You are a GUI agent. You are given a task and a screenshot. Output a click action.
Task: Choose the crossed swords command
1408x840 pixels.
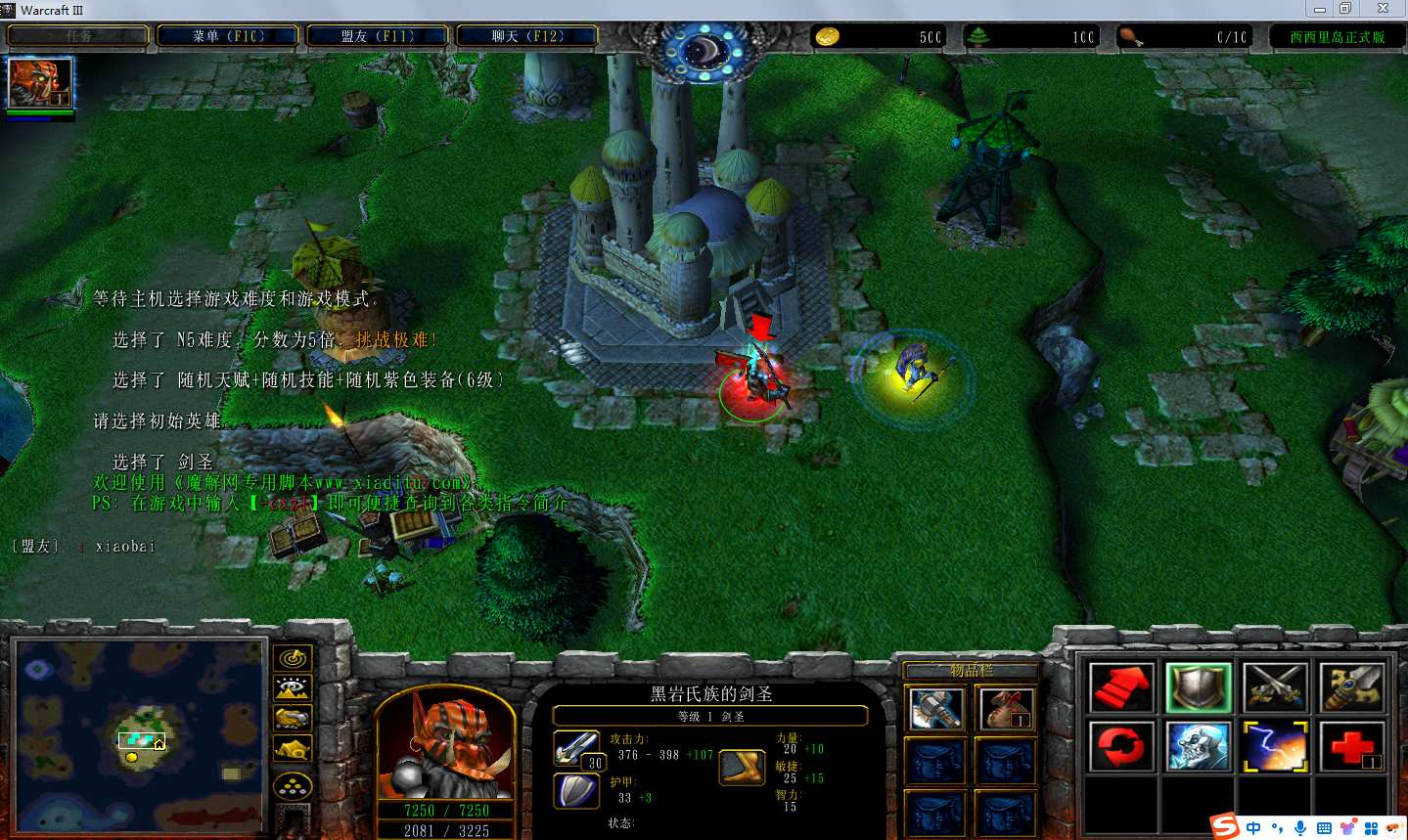pyautogui.click(x=1275, y=687)
